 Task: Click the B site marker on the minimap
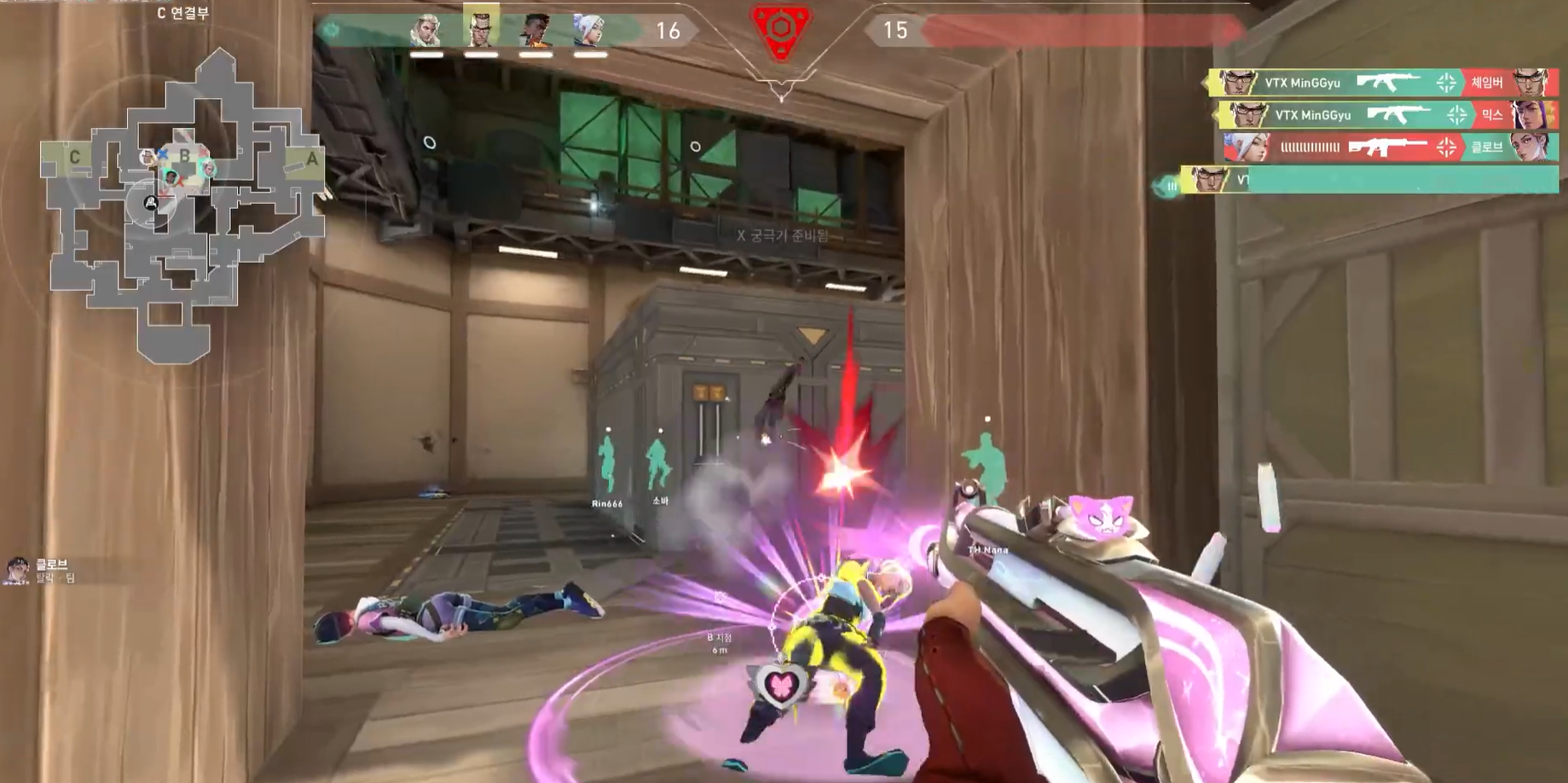[184, 156]
